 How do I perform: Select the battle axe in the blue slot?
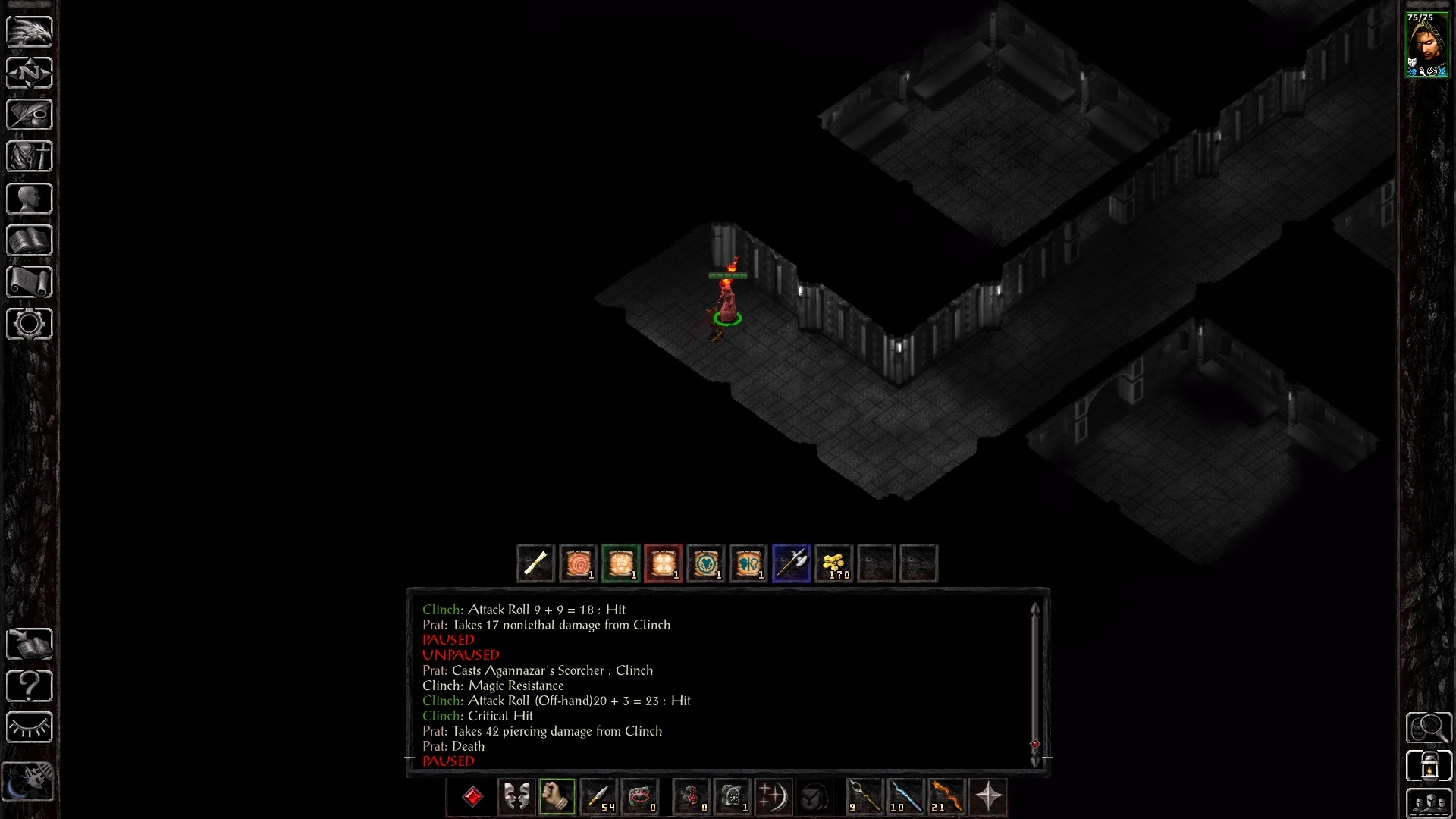pyautogui.click(x=792, y=563)
